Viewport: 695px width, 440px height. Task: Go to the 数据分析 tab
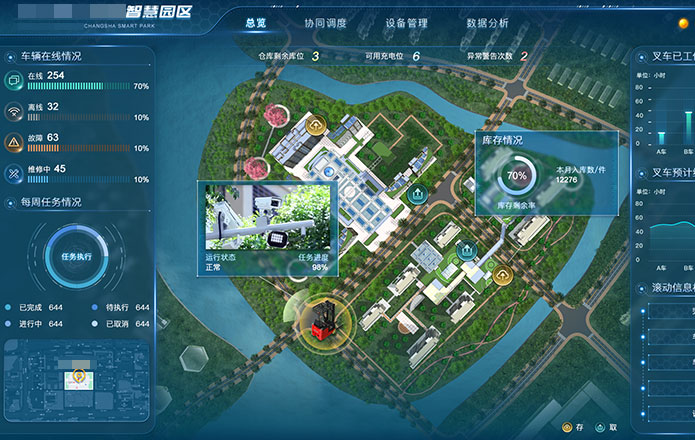[487, 22]
